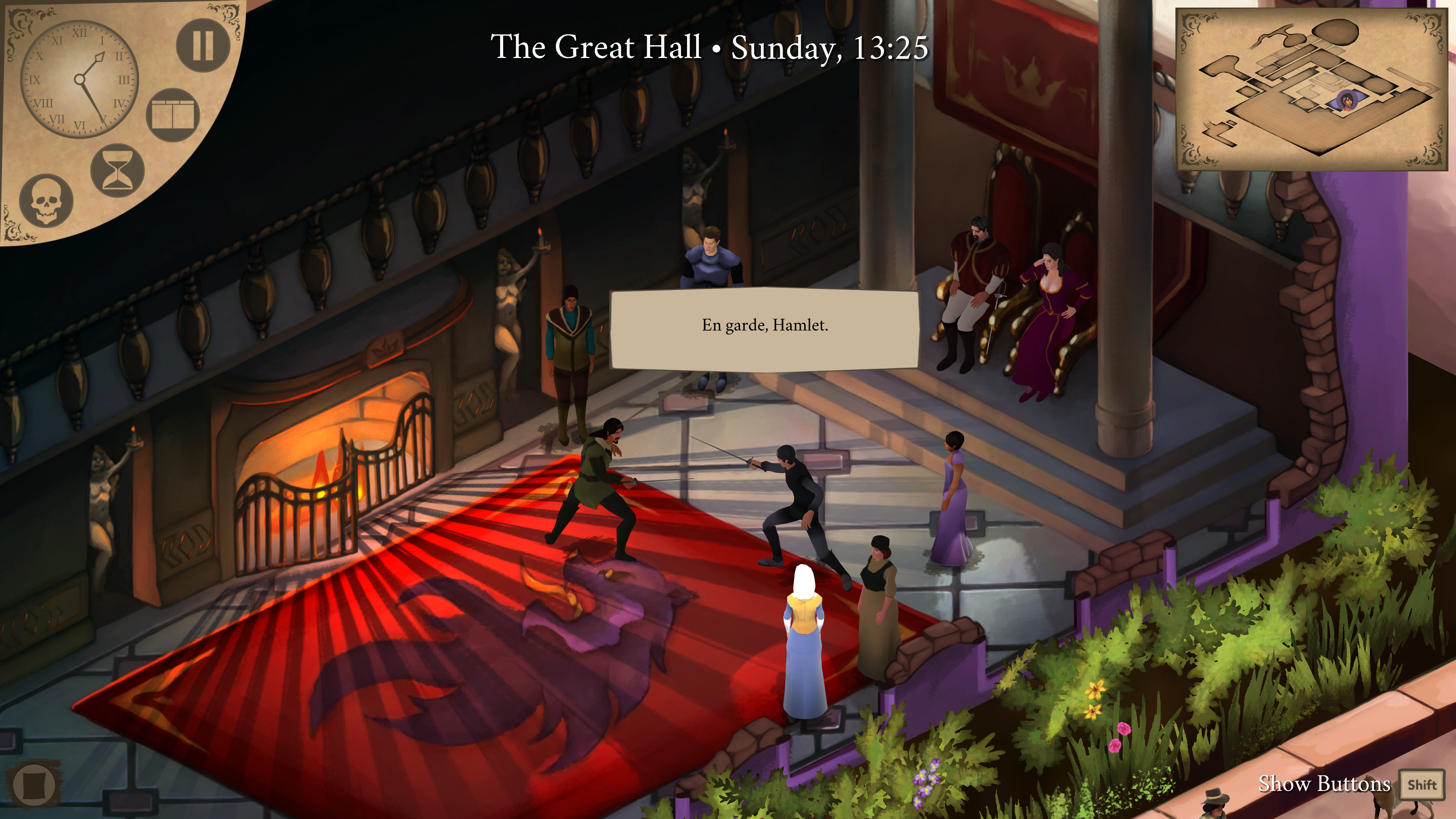Advance the "En garde, Hamlet." dialogue box
The width and height of the screenshot is (1456, 819).
pyautogui.click(x=764, y=329)
